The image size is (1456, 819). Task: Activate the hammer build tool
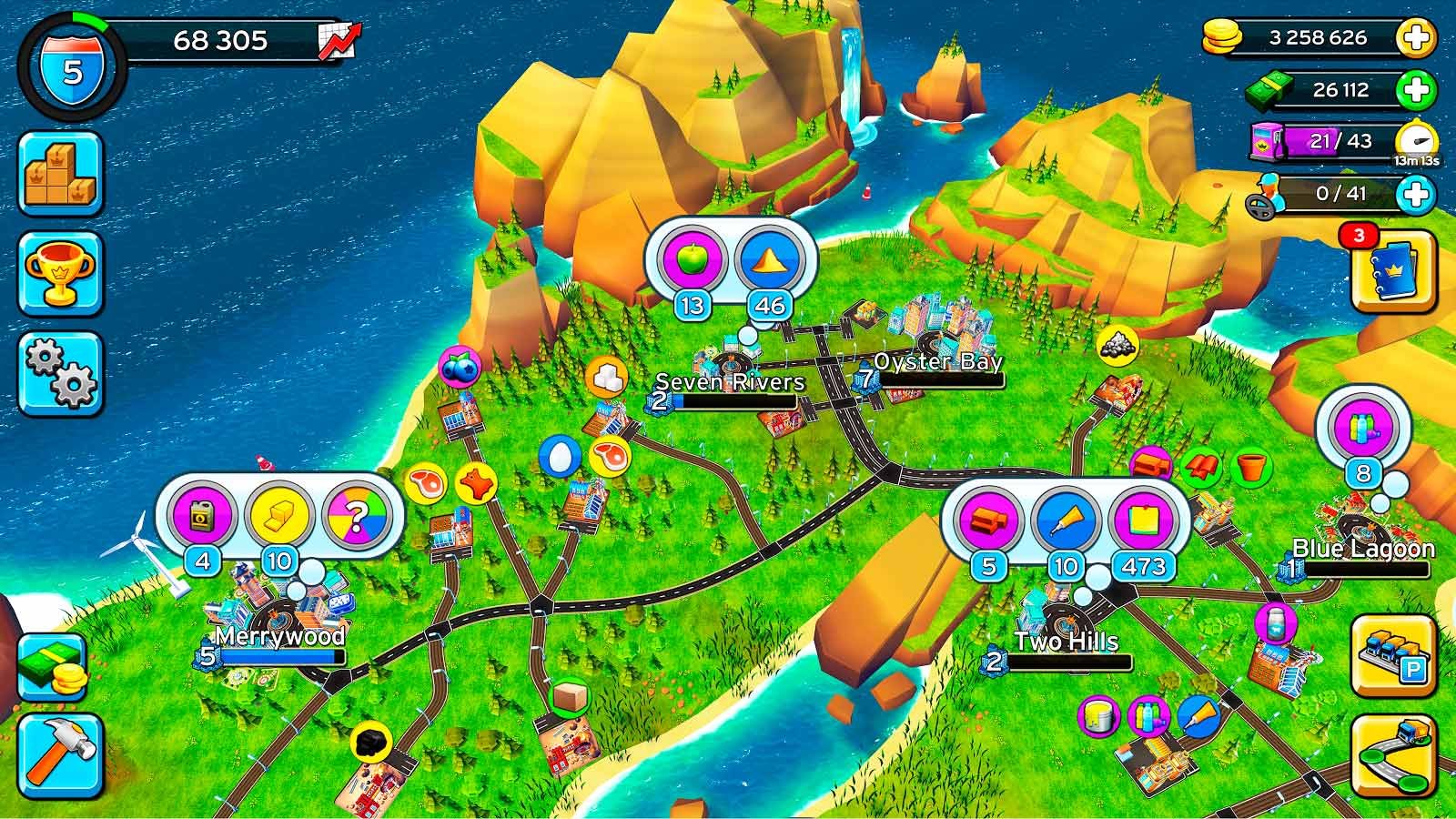tap(60, 756)
